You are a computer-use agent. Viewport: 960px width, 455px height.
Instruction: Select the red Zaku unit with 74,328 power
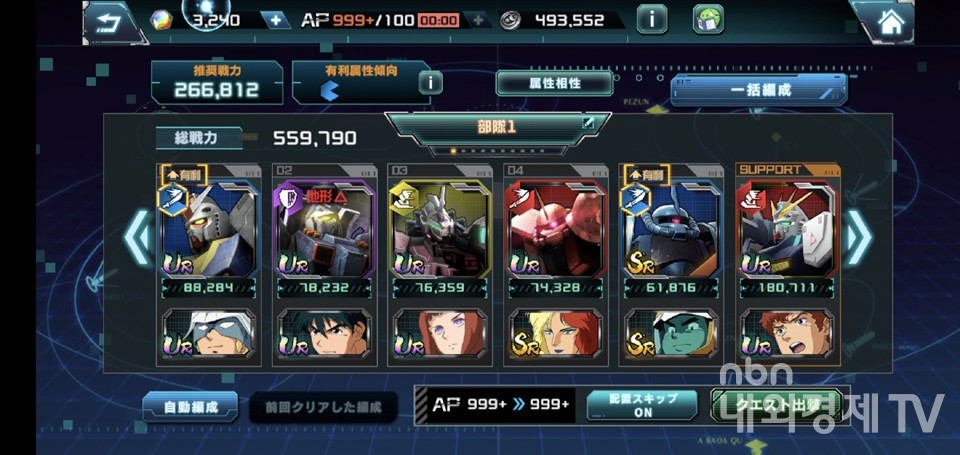(x=555, y=228)
